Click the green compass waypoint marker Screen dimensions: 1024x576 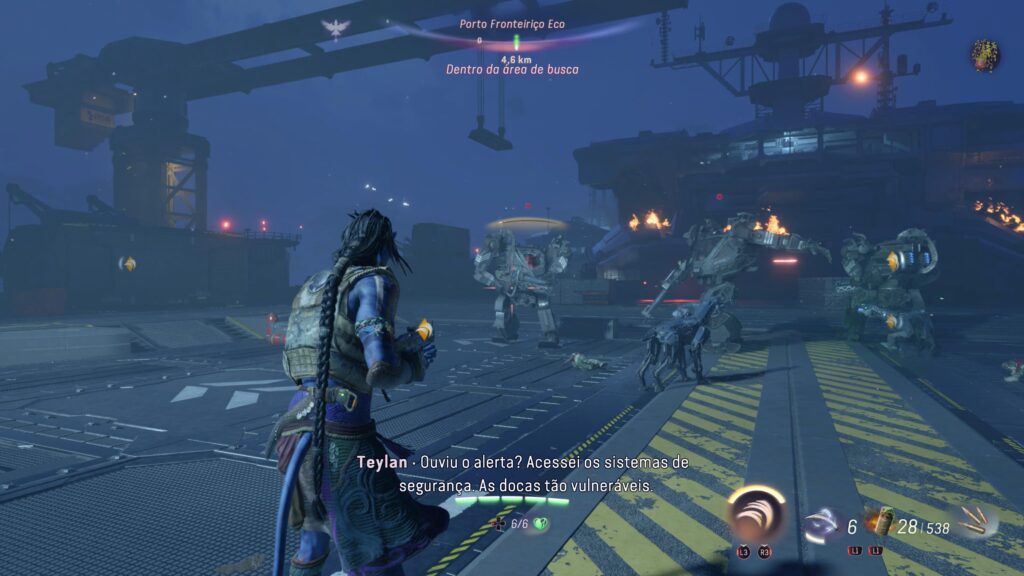517,42
